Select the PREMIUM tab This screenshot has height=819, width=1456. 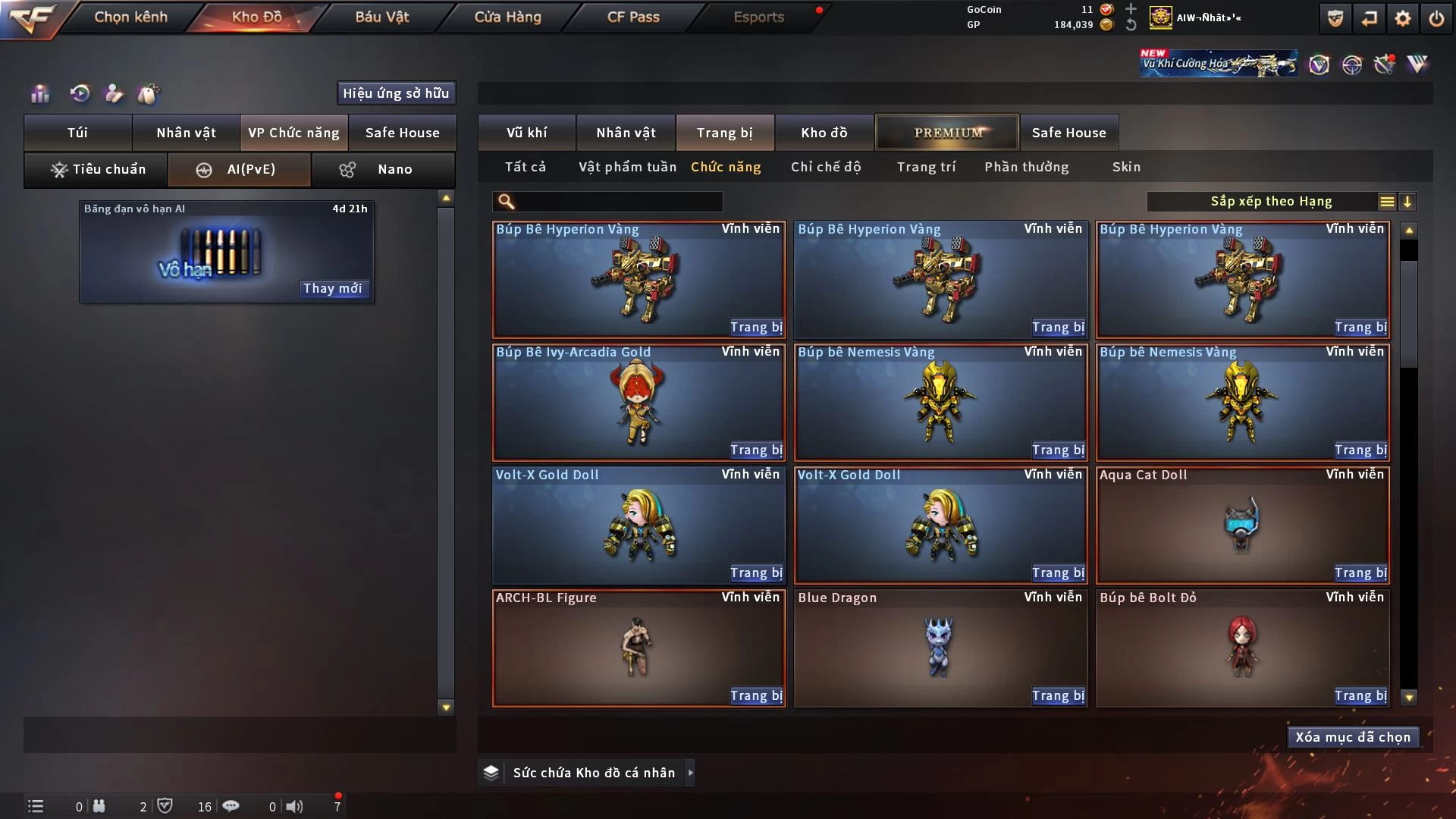pyautogui.click(x=947, y=133)
